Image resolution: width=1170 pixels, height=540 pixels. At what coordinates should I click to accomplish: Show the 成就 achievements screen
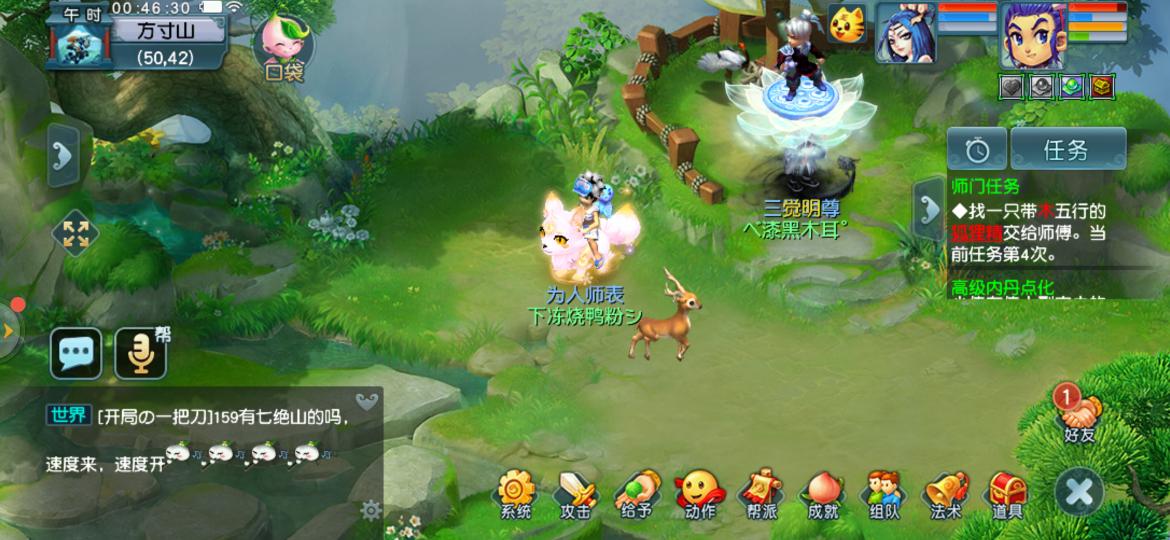822,492
